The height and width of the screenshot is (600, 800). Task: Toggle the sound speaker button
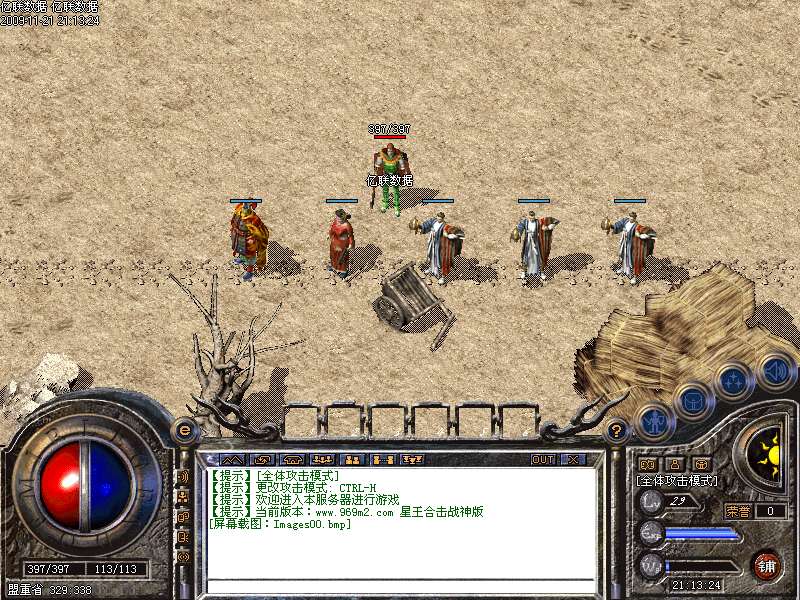coord(775,370)
